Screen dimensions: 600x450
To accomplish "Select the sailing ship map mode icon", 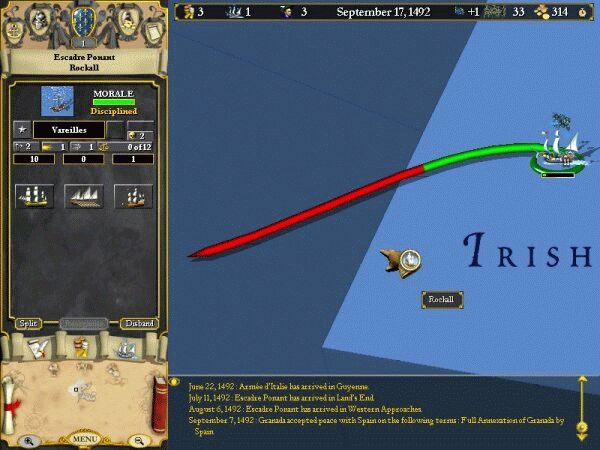I will (127, 348).
